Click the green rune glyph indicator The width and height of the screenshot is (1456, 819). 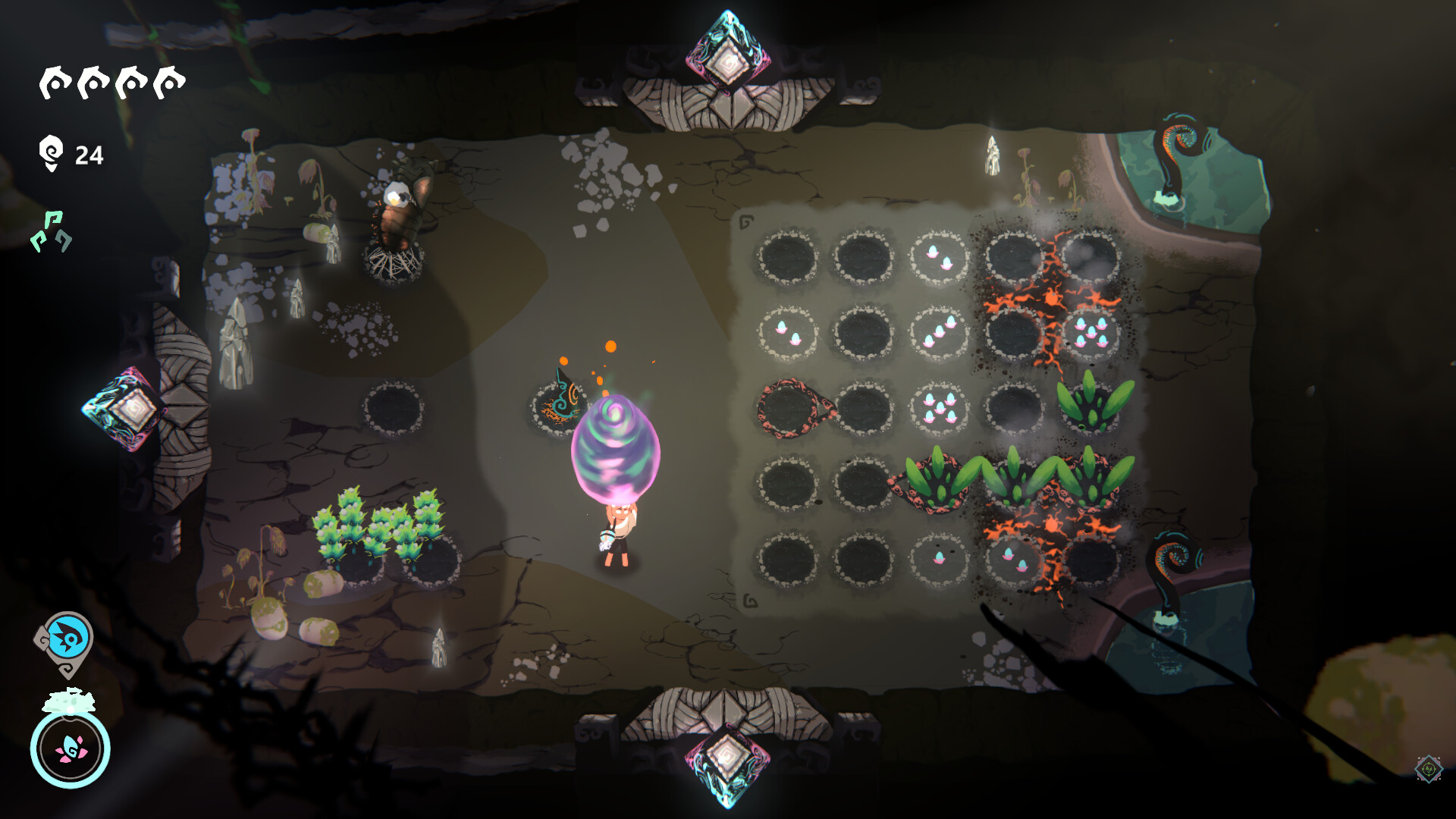(52, 232)
